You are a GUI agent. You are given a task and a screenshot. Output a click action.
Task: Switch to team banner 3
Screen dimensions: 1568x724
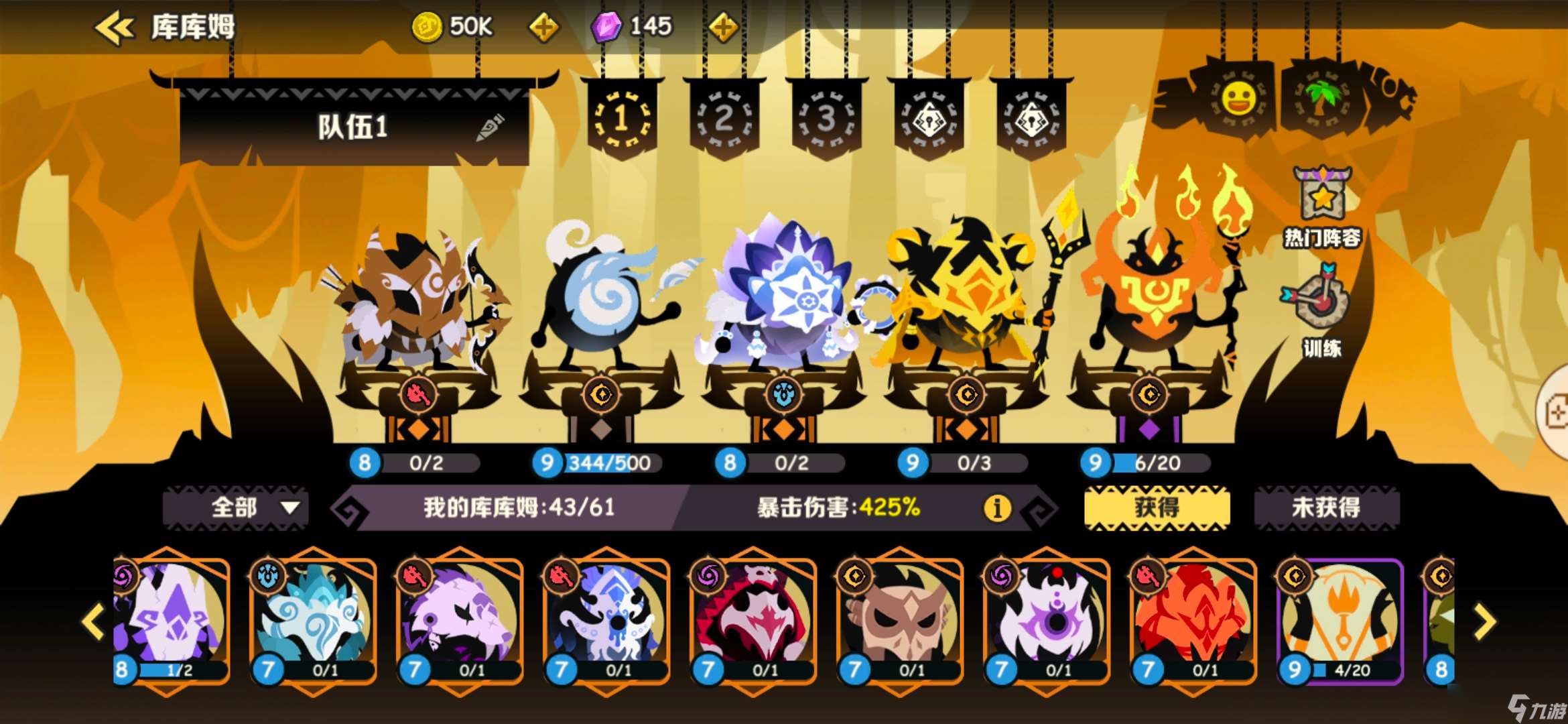826,119
